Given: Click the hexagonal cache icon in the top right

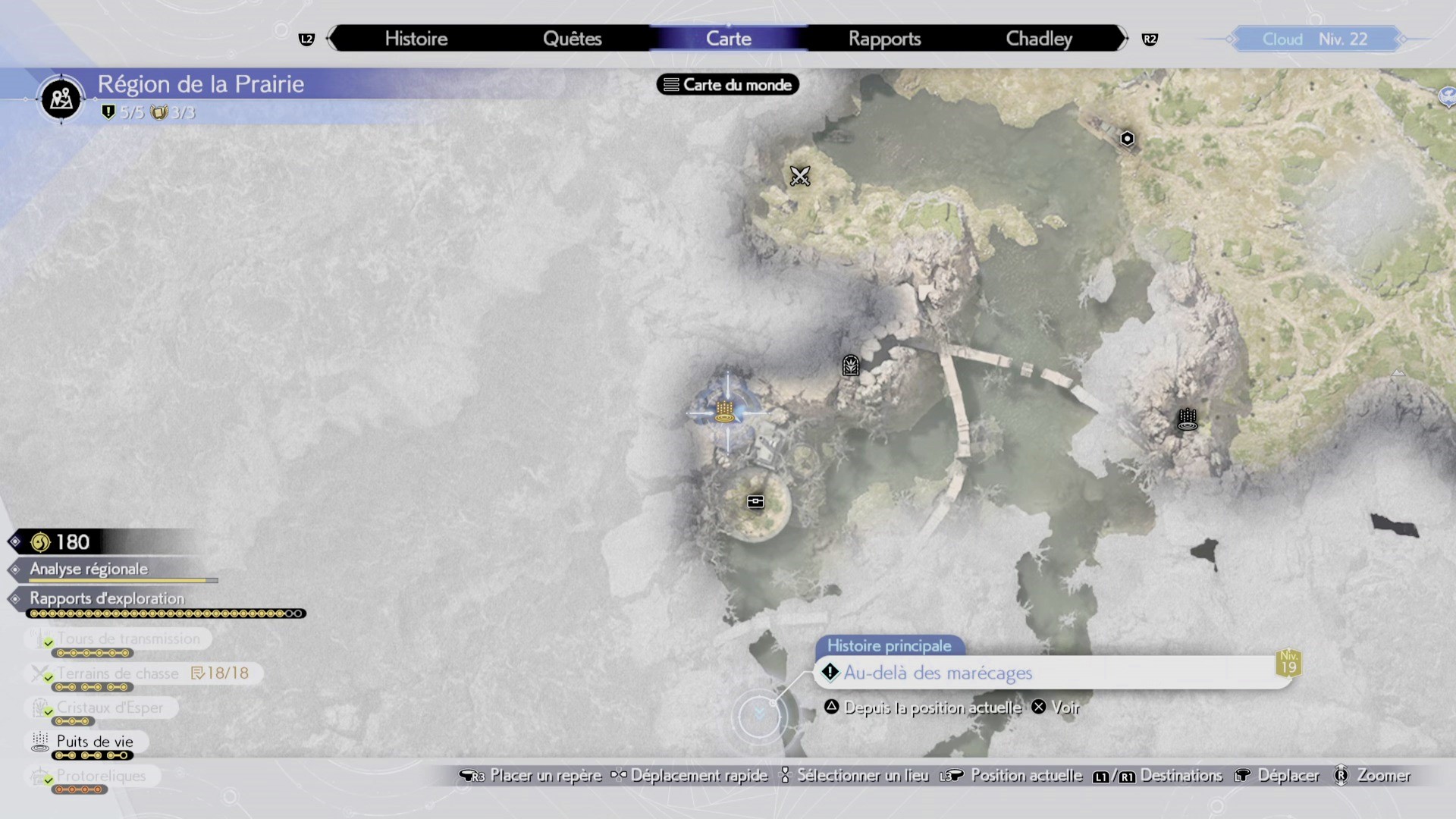Looking at the screenshot, I should click(x=1127, y=138).
